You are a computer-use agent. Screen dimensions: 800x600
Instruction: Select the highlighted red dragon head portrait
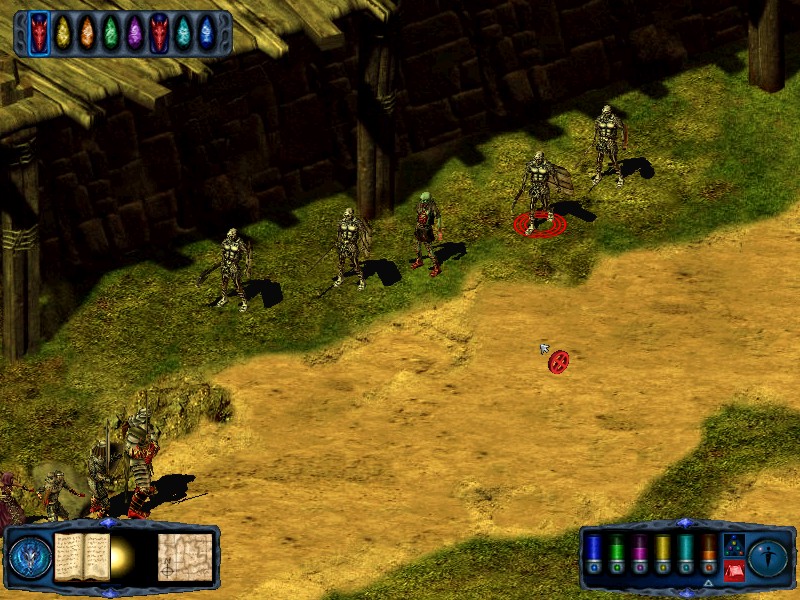tap(39, 33)
